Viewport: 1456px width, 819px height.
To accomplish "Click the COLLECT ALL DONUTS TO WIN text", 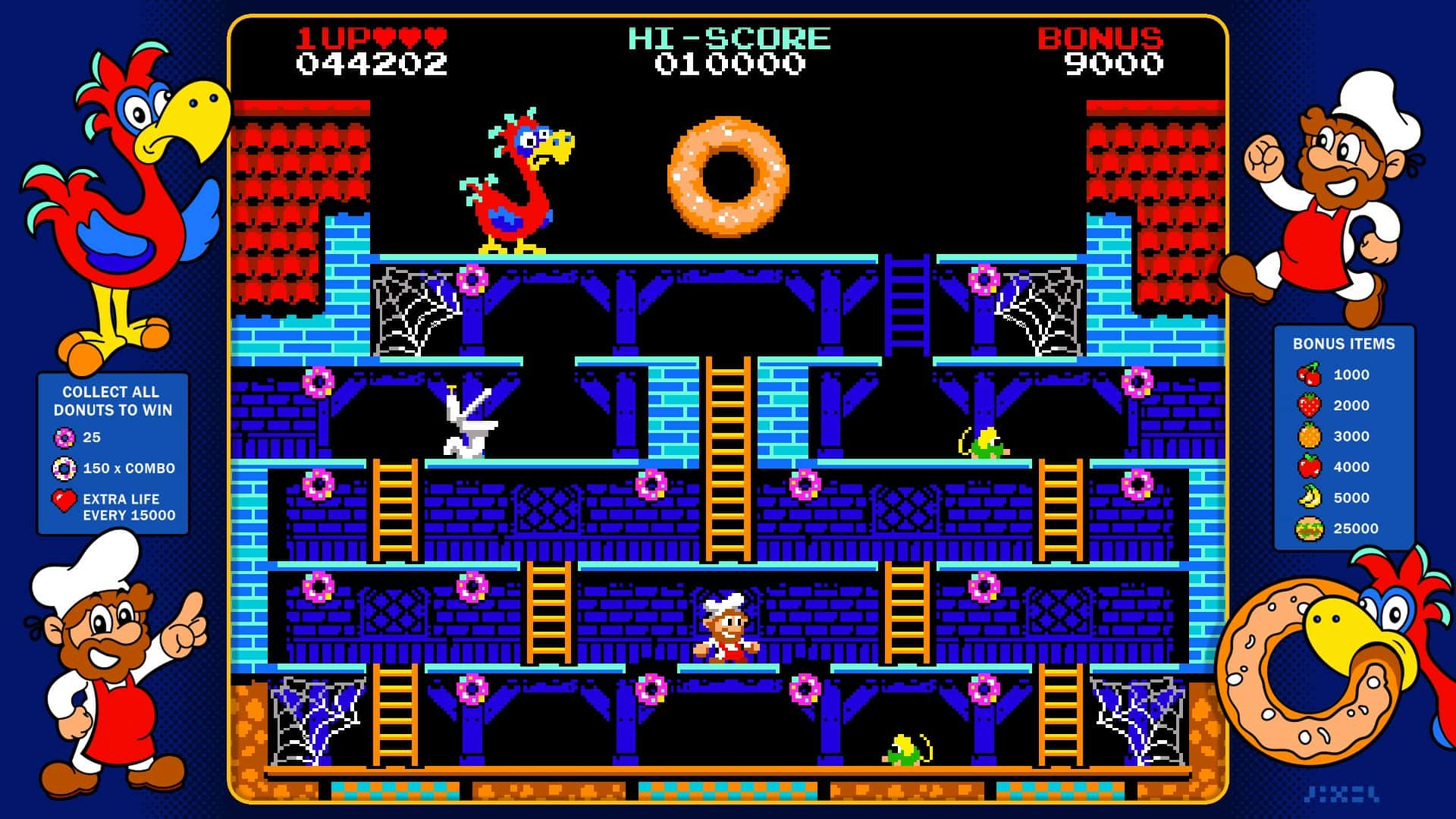I will click(x=112, y=400).
